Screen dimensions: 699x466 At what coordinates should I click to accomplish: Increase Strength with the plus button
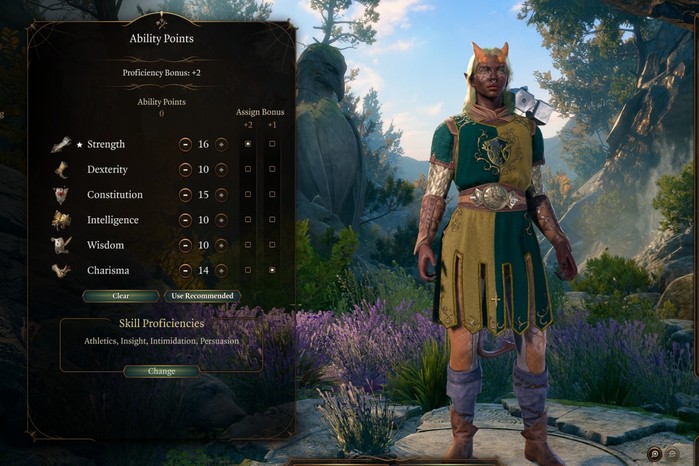[221, 144]
